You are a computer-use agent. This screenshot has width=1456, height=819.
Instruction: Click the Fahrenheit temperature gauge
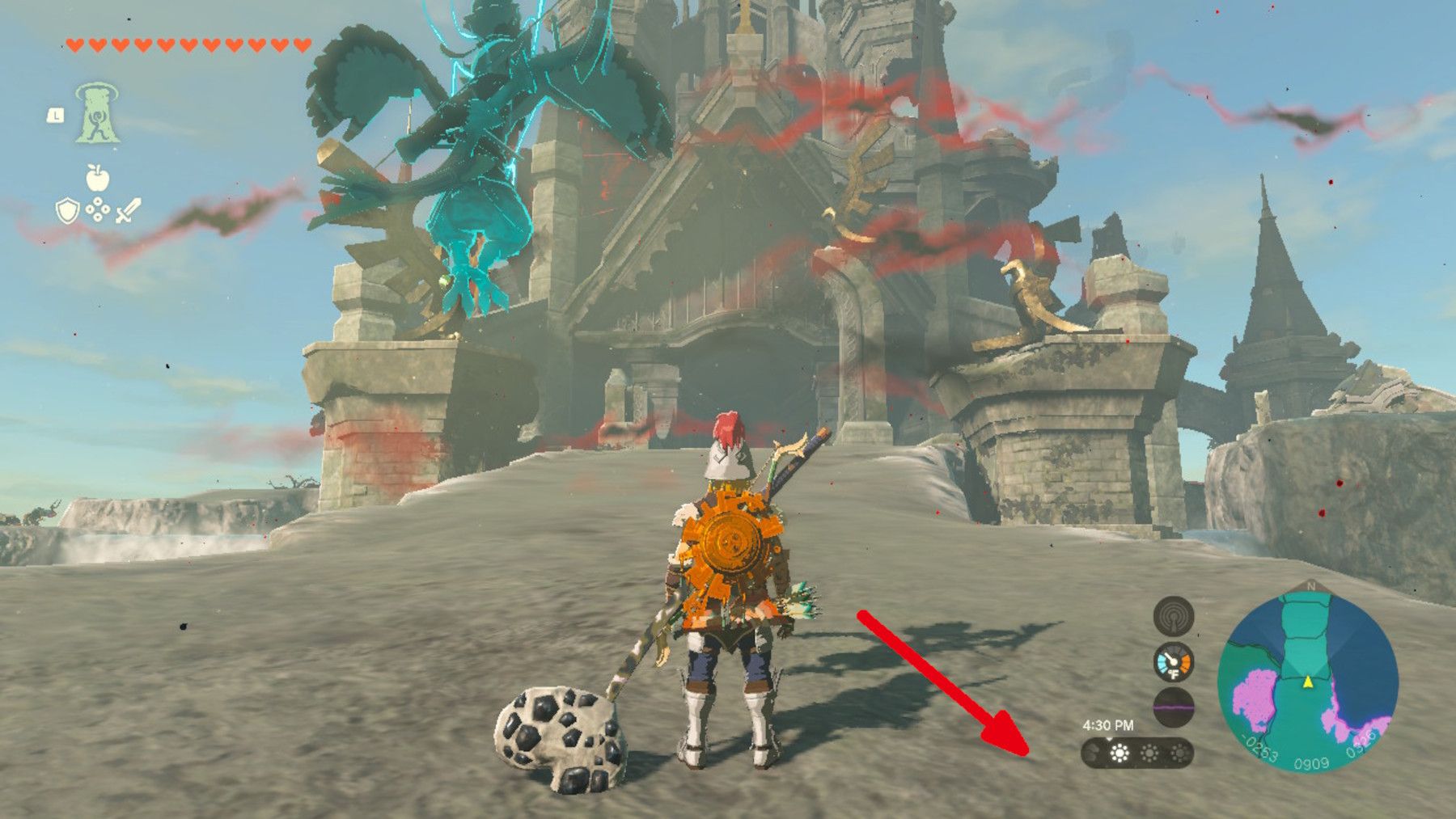[x=1174, y=663]
